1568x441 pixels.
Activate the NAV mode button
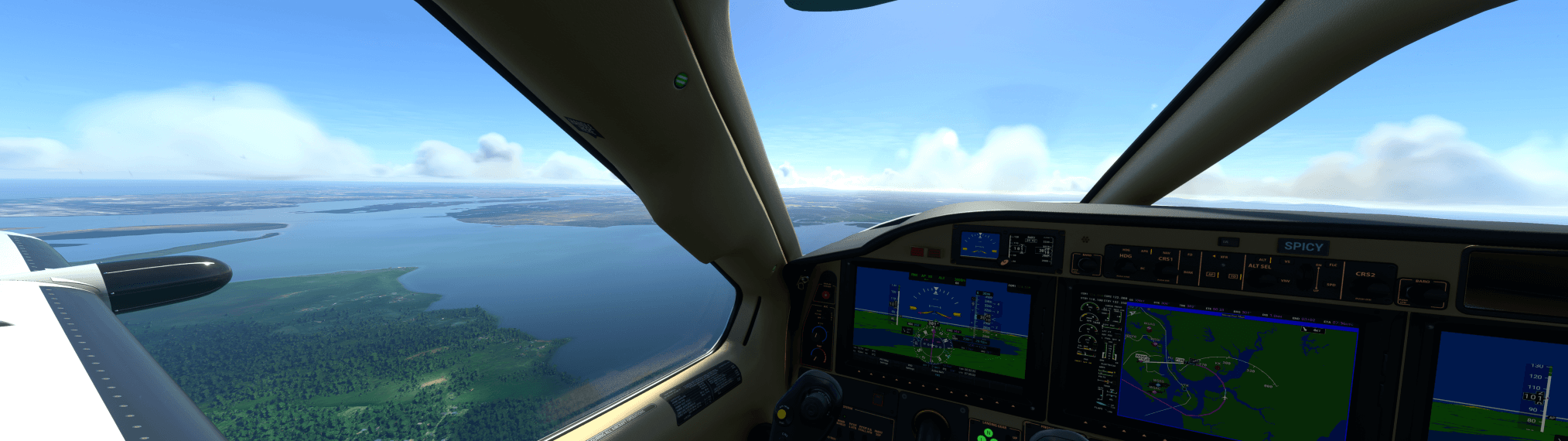pyautogui.click(x=1167, y=252)
